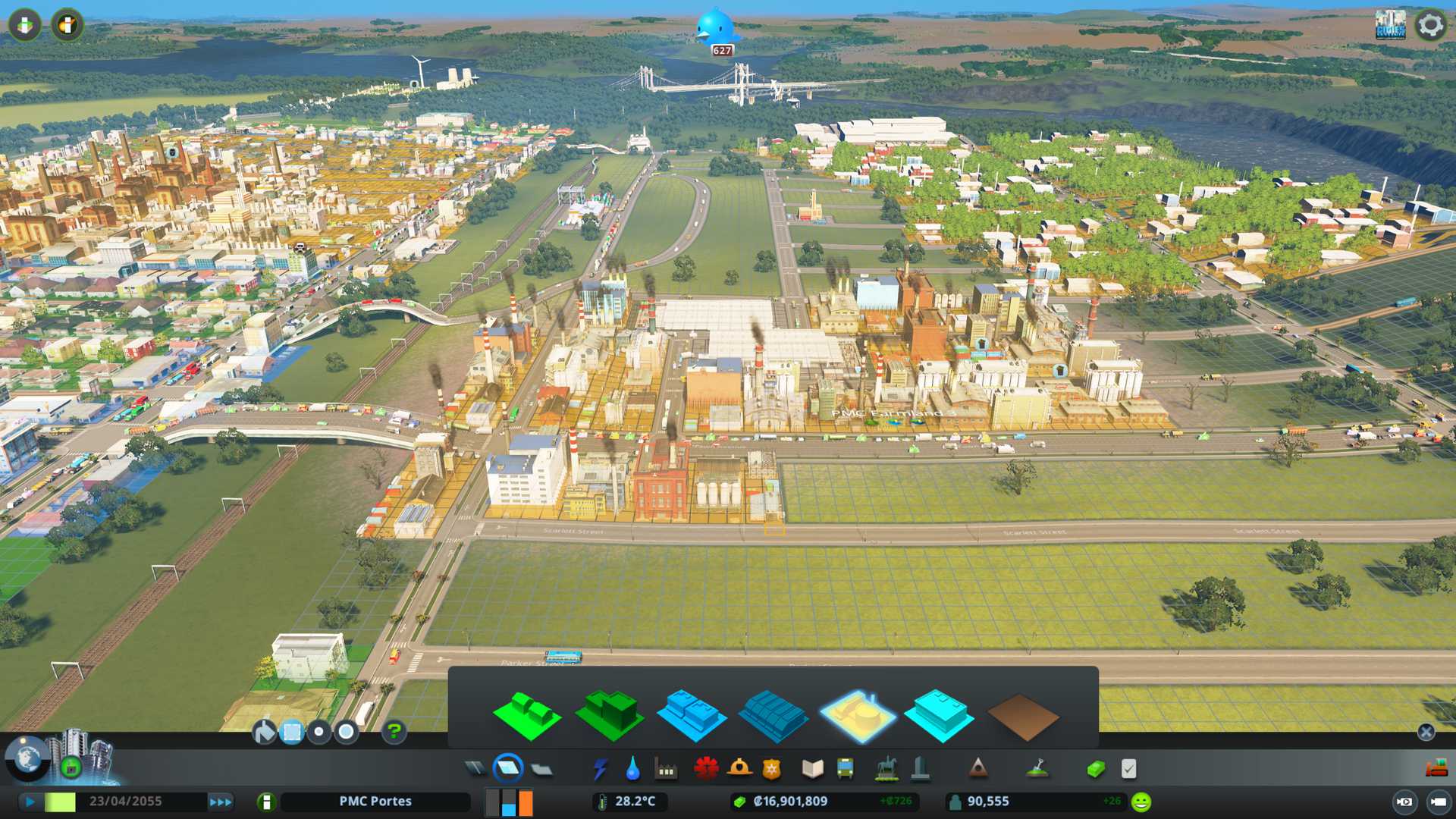The width and height of the screenshot is (1456, 819).
Task: Select high density residential zoning
Action: (x=610, y=715)
